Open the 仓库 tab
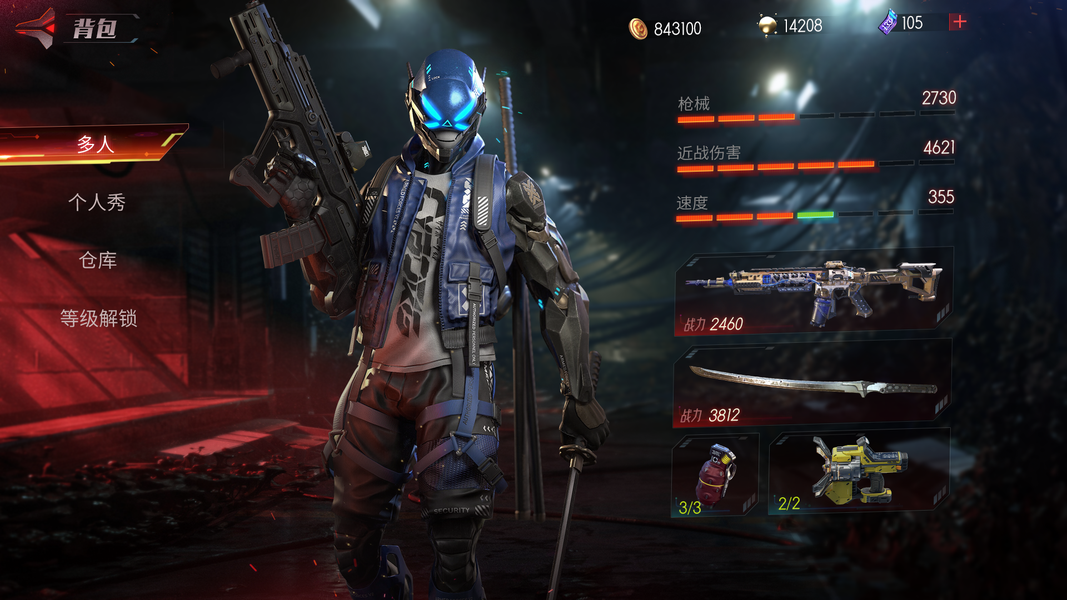The width and height of the screenshot is (1067, 600). pos(98,260)
